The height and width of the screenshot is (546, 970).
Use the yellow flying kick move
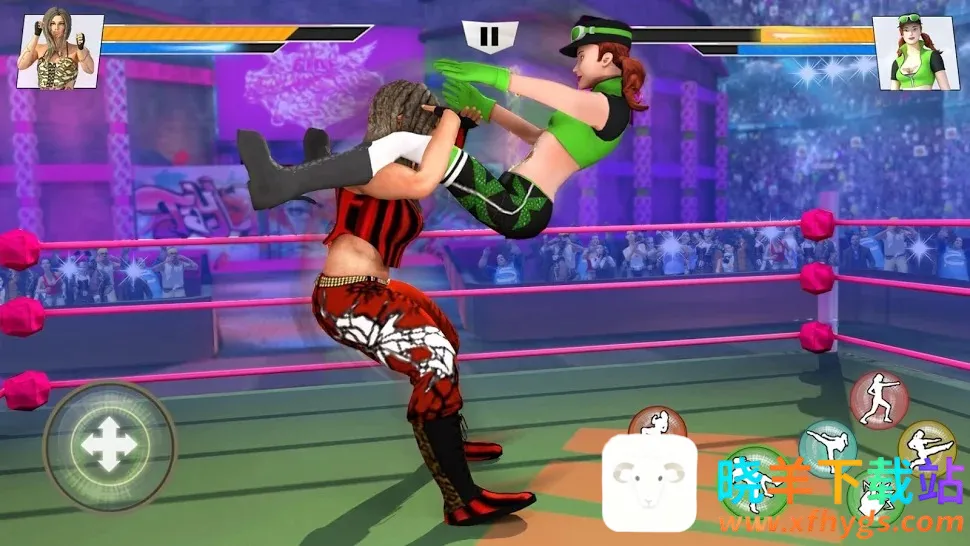(x=926, y=446)
